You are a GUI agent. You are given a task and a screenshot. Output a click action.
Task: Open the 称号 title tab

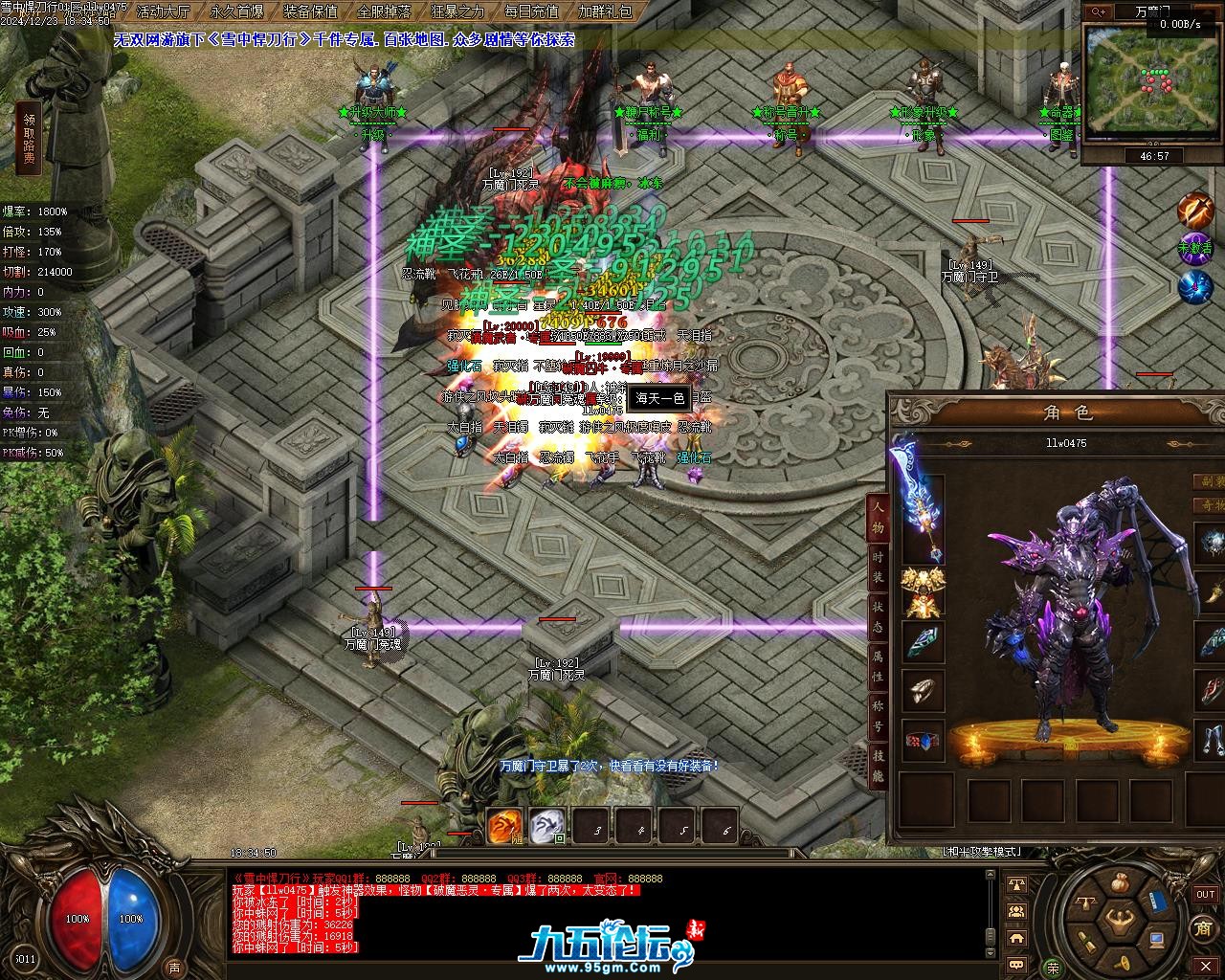pyautogui.click(x=878, y=717)
